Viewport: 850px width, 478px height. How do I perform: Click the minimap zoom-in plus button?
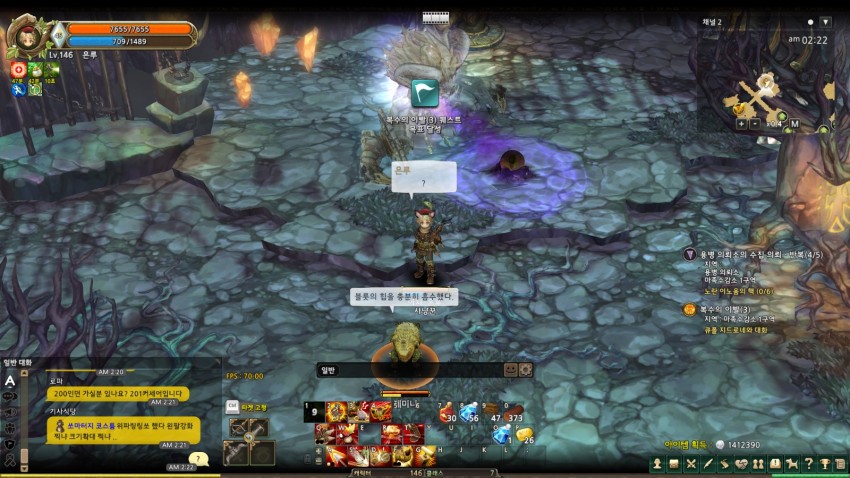[x=741, y=124]
